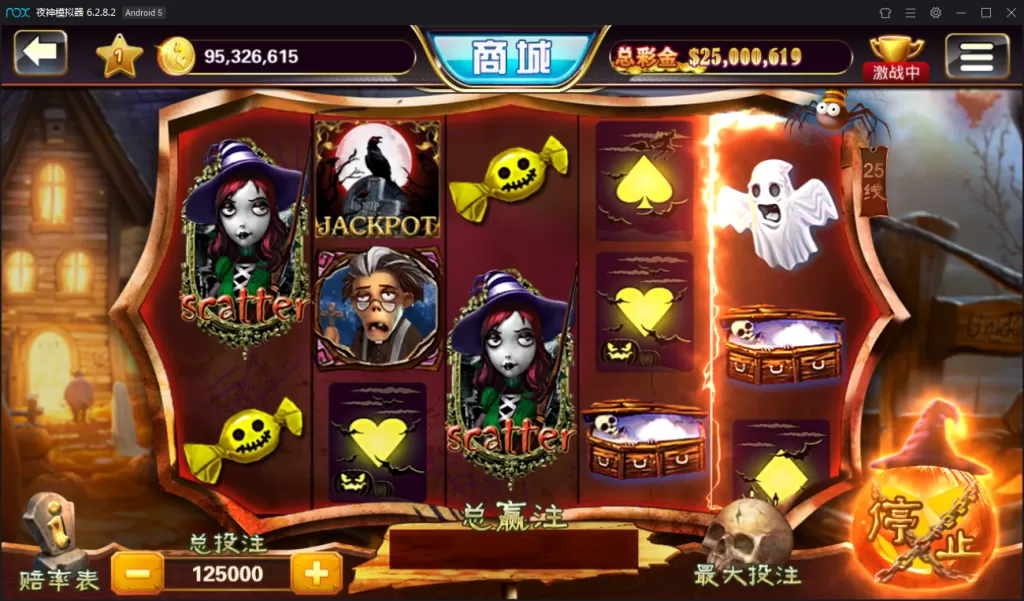Show the 25 线 paylines tag
This screenshot has width=1024, height=601.
(x=874, y=179)
